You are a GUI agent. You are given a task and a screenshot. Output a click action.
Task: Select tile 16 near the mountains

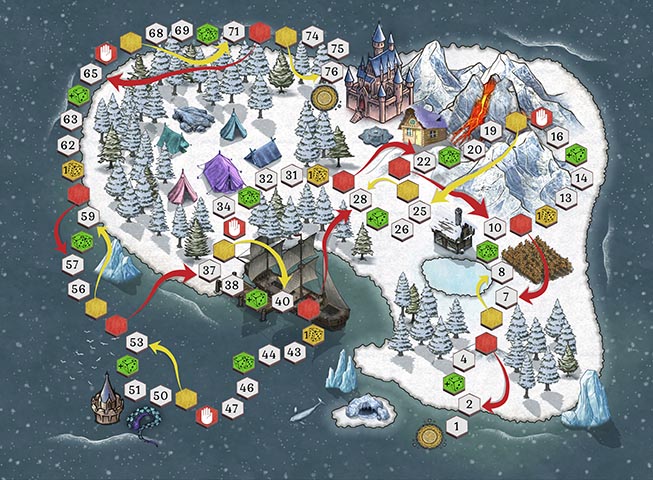click(x=557, y=136)
